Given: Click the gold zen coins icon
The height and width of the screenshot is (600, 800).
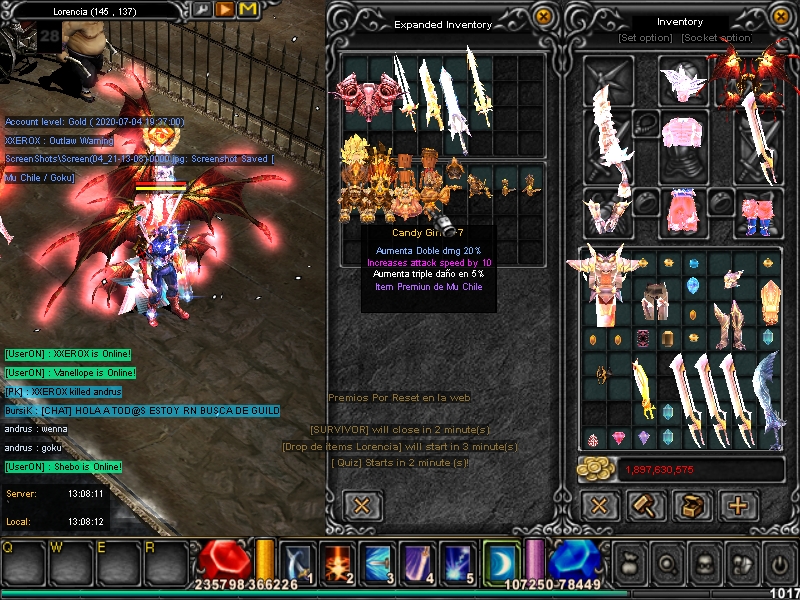Looking at the screenshot, I should click(x=598, y=470).
